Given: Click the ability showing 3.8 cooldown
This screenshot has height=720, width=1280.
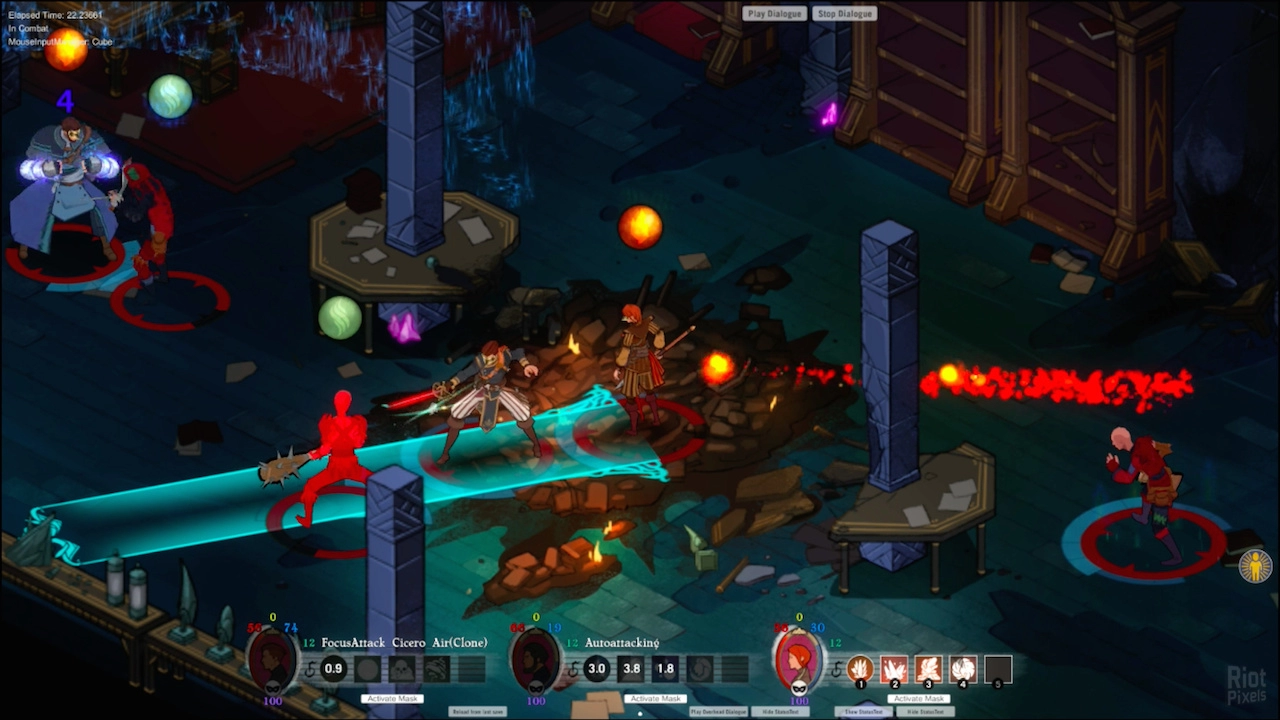Looking at the screenshot, I should (x=631, y=669).
